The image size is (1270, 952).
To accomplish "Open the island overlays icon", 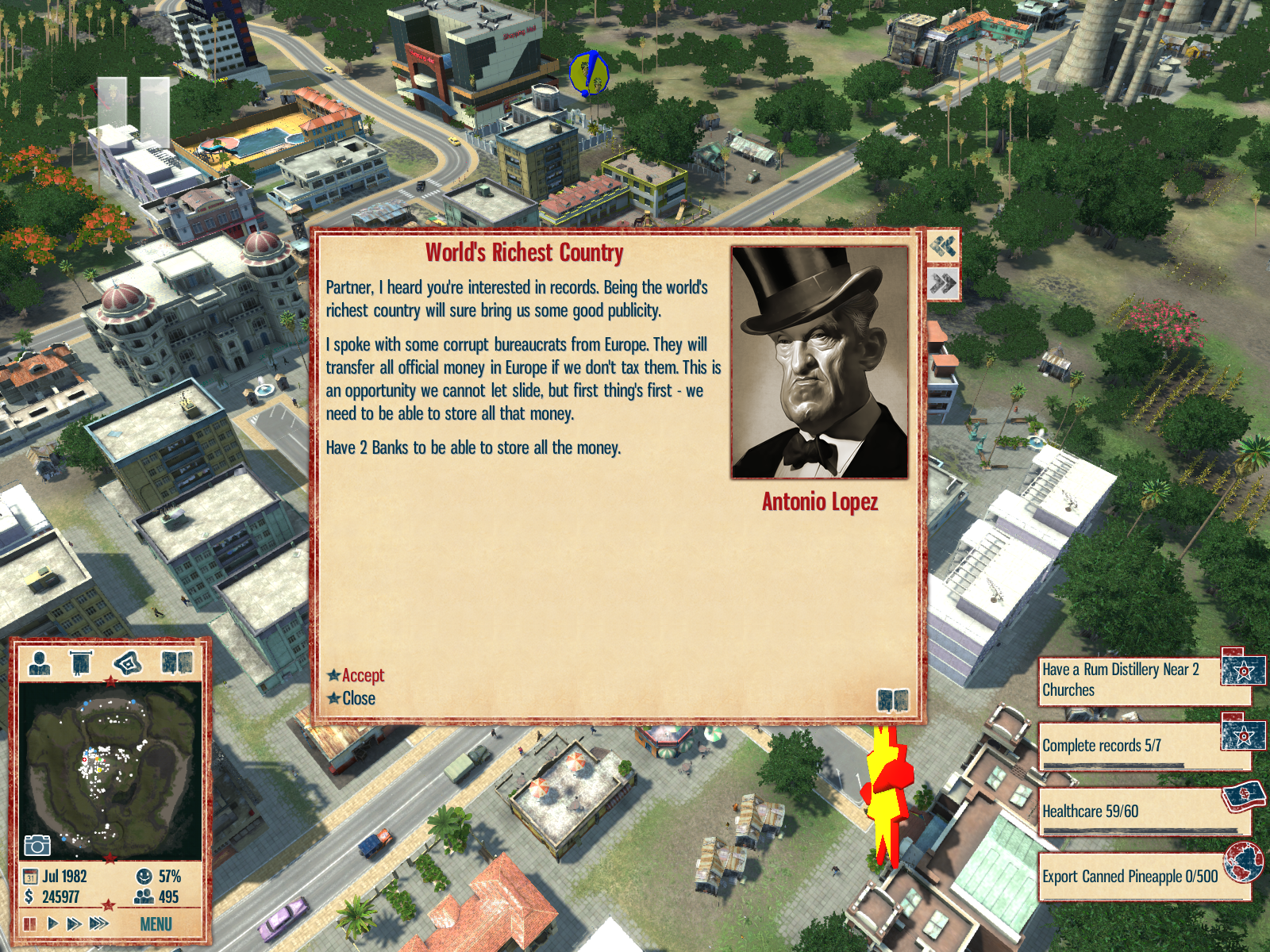I will click(128, 662).
